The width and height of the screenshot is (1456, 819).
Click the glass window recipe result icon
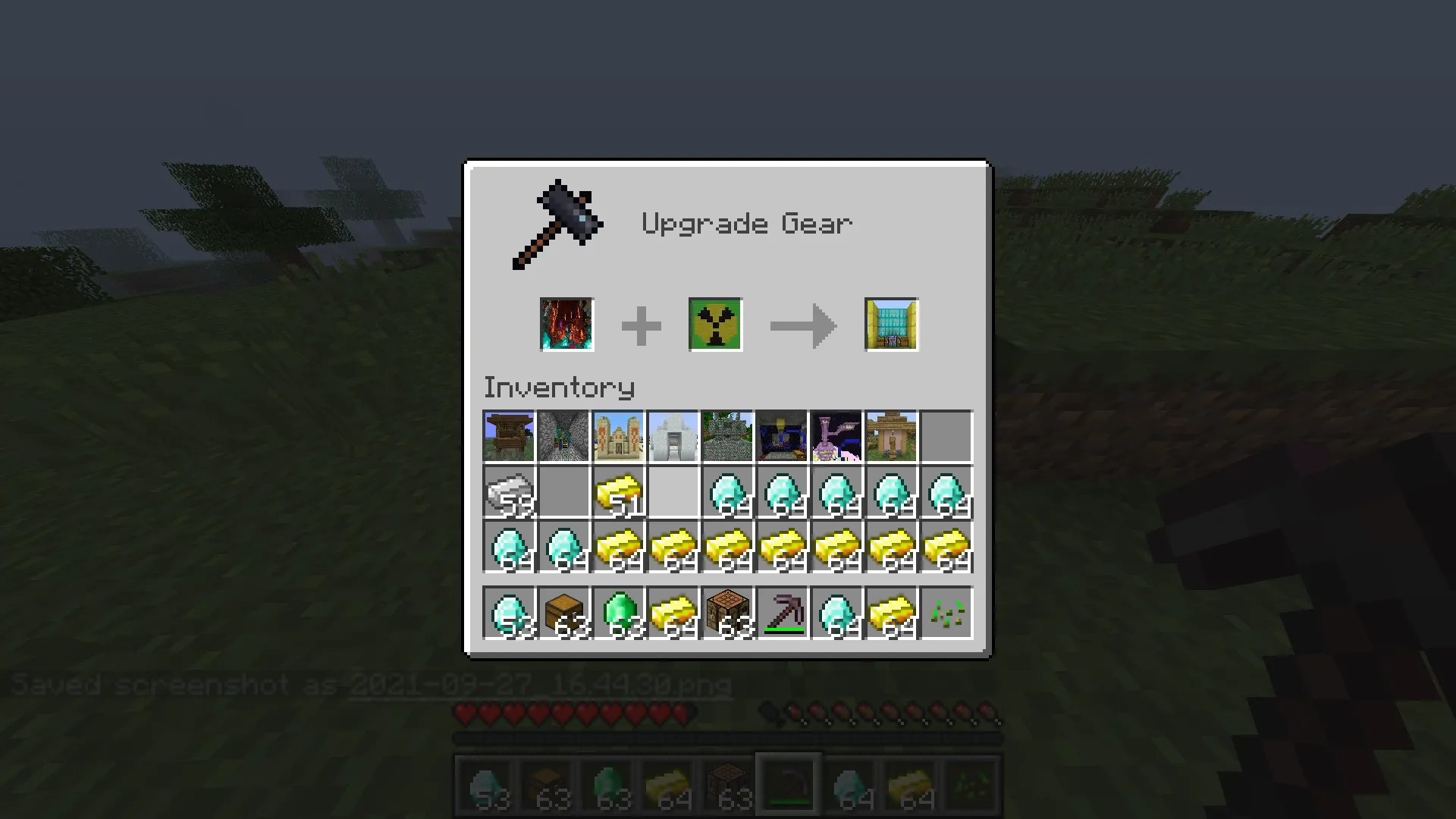[x=891, y=325]
